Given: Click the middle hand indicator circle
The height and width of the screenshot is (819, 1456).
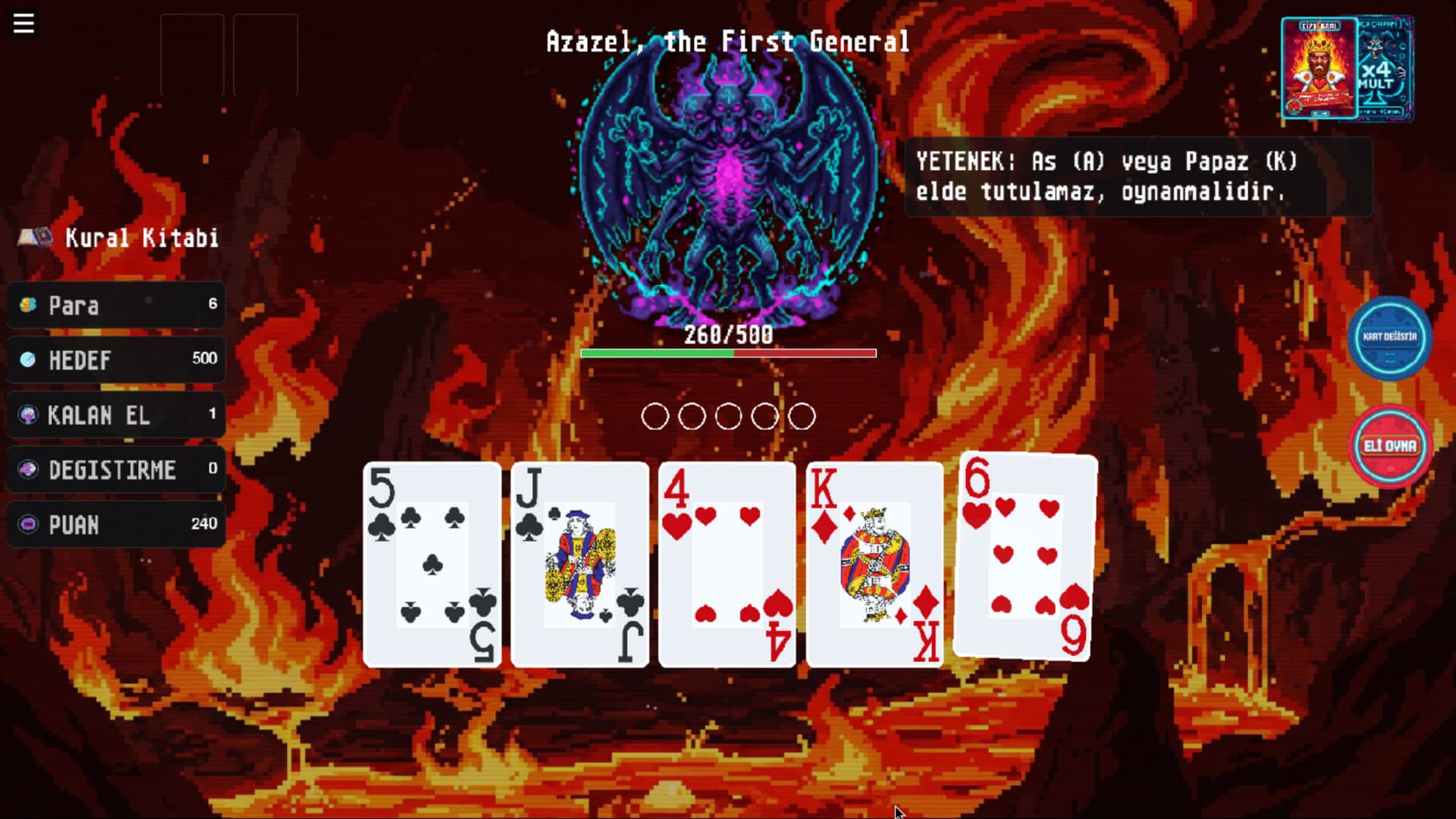Looking at the screenshot, I should (730, 416).
